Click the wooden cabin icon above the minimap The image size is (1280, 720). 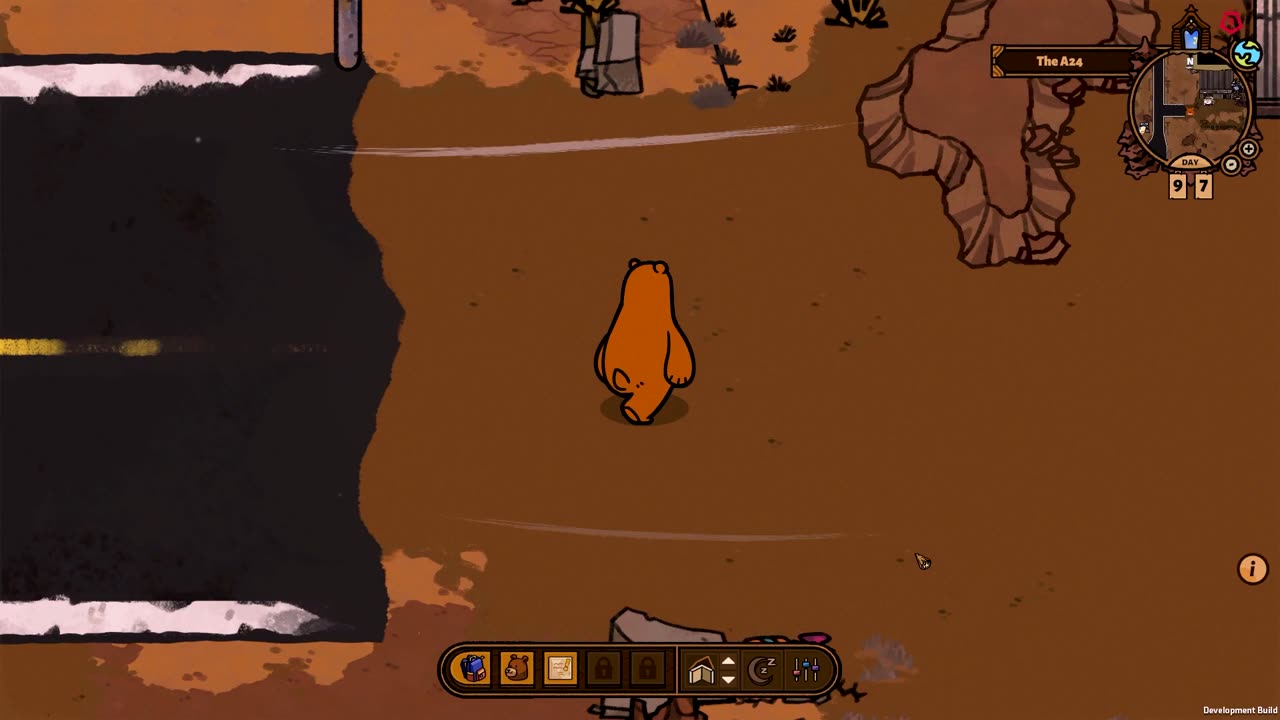click(x=1191, y=32)
